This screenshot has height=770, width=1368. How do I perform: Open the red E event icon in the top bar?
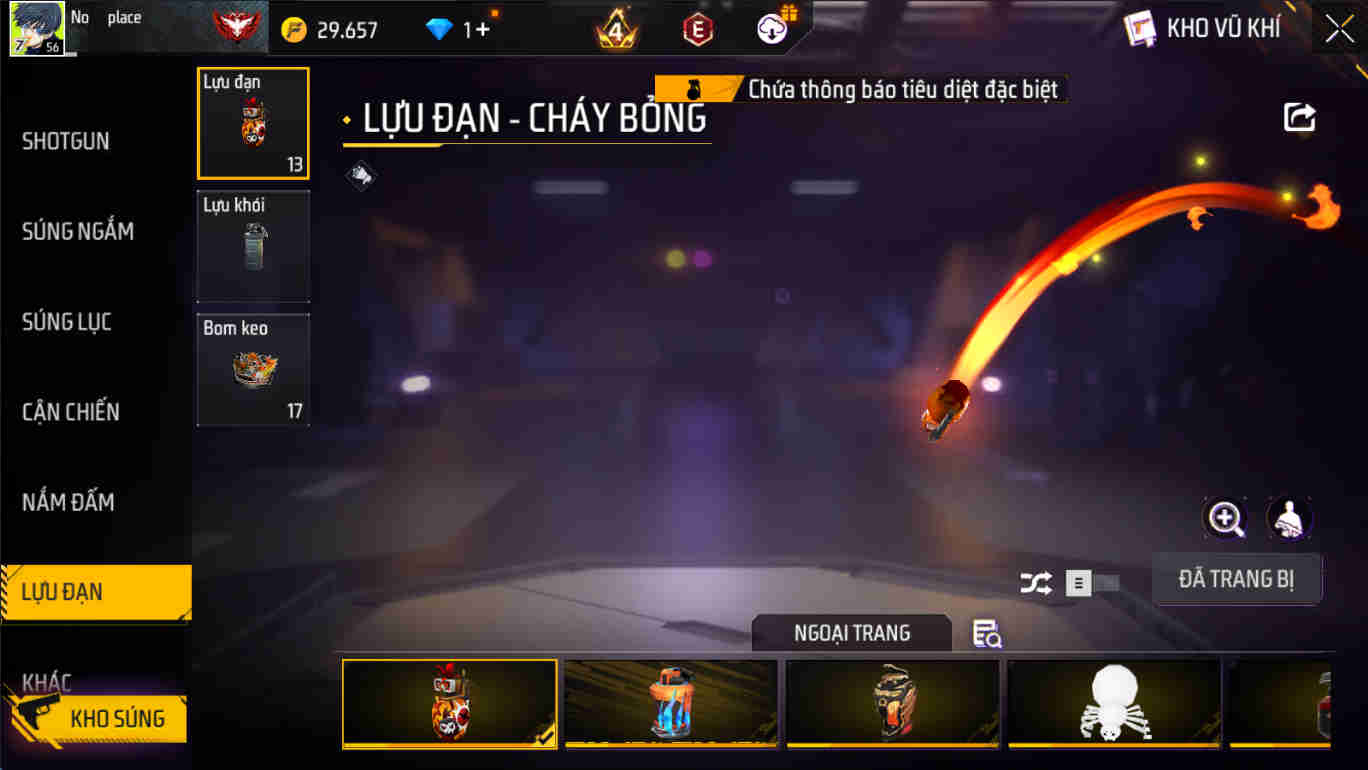(x=697, y=27)
